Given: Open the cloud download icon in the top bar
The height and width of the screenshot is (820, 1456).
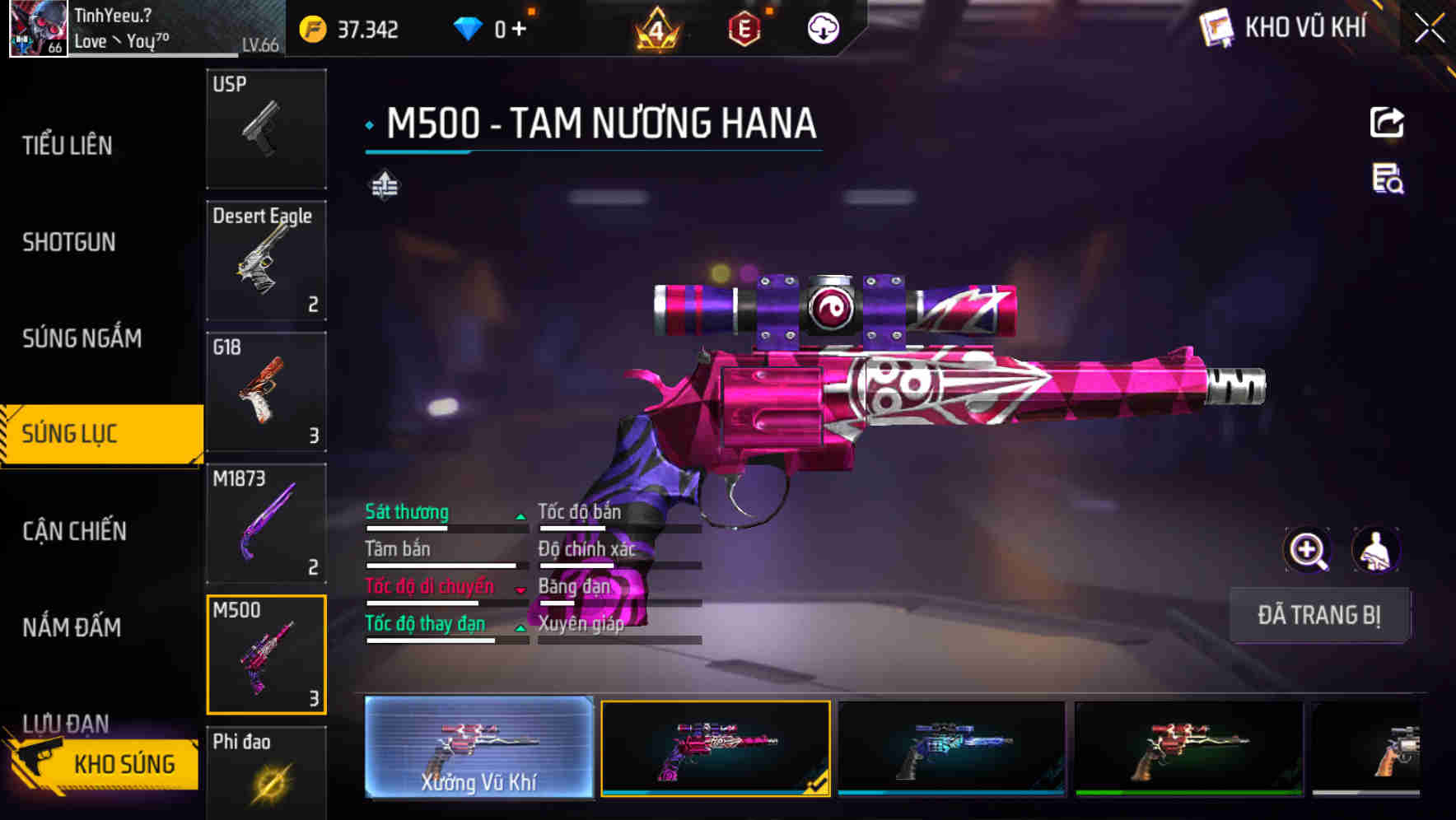Looking at the screenshot, I should [x=823, y=29].
